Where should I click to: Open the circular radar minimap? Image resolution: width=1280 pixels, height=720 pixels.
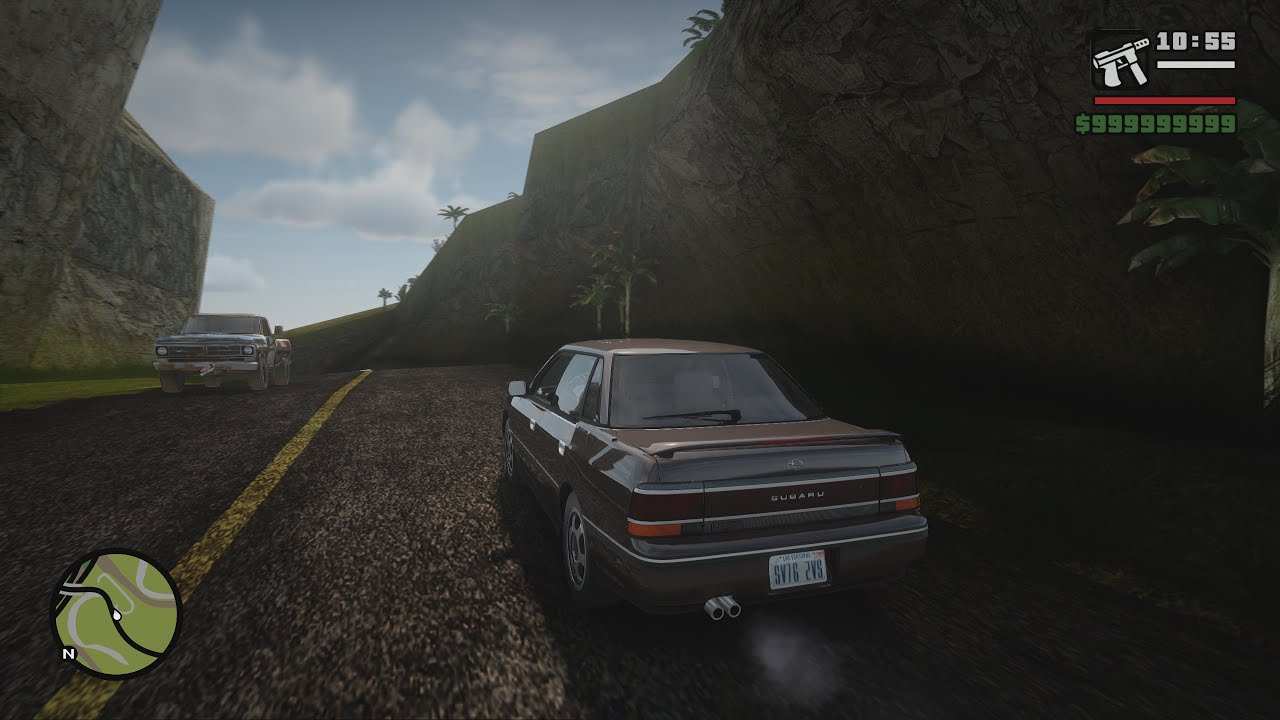[115, 614]
